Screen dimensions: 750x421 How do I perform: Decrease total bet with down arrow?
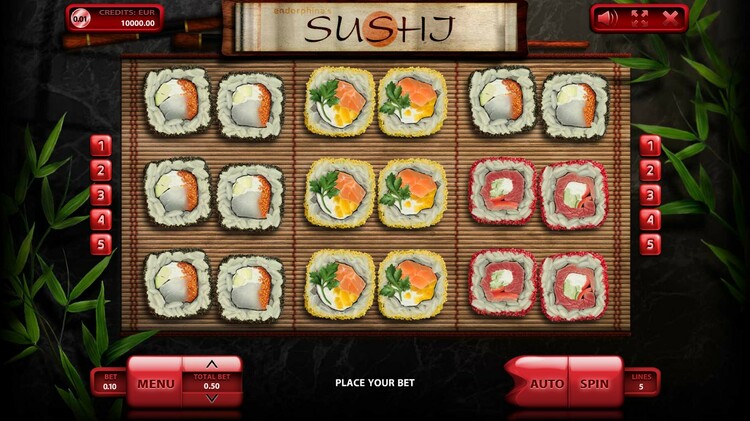[211, 399]
